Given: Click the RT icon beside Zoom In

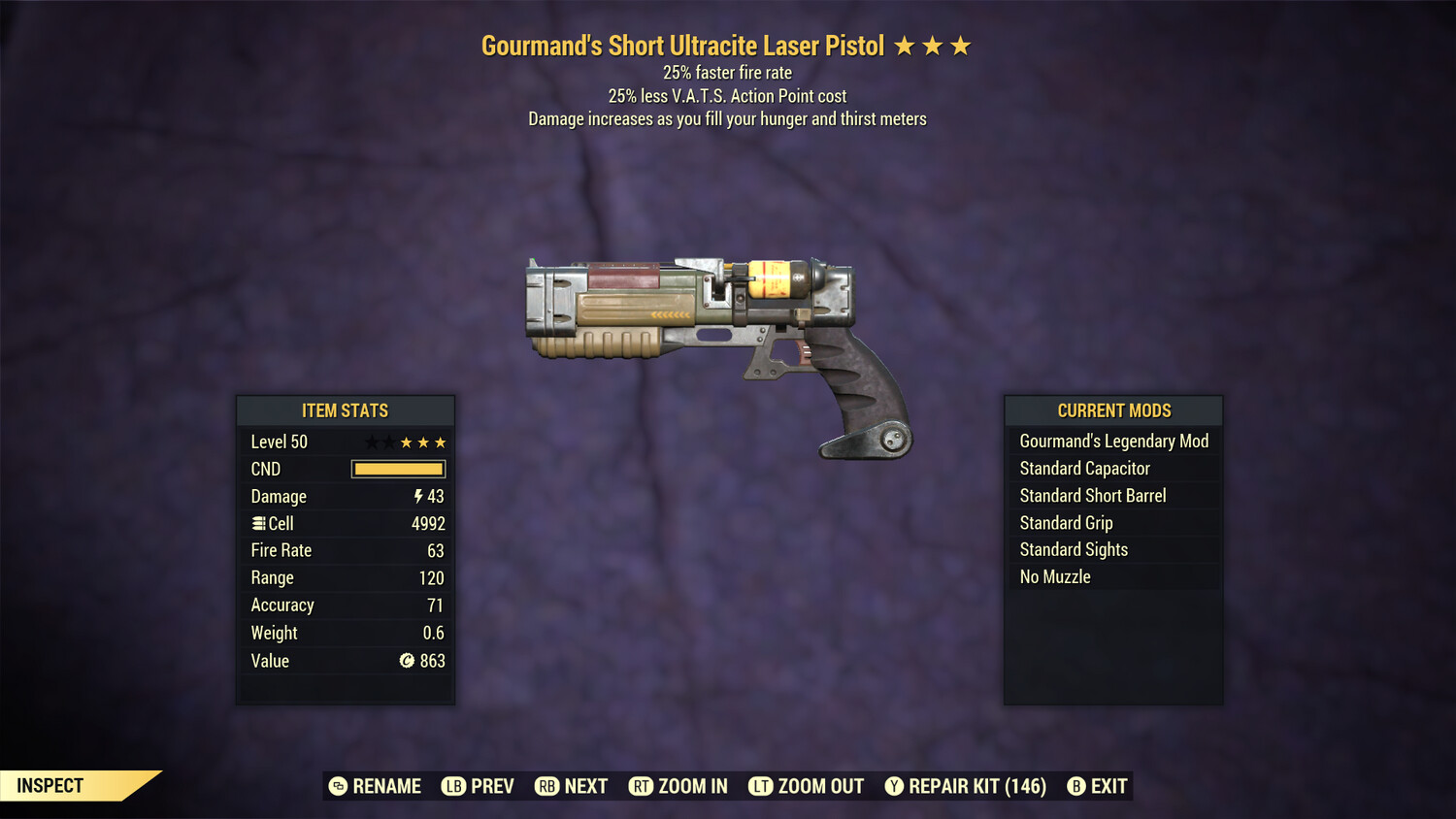Looking at the screenshot, I should [x=641, y=786].
